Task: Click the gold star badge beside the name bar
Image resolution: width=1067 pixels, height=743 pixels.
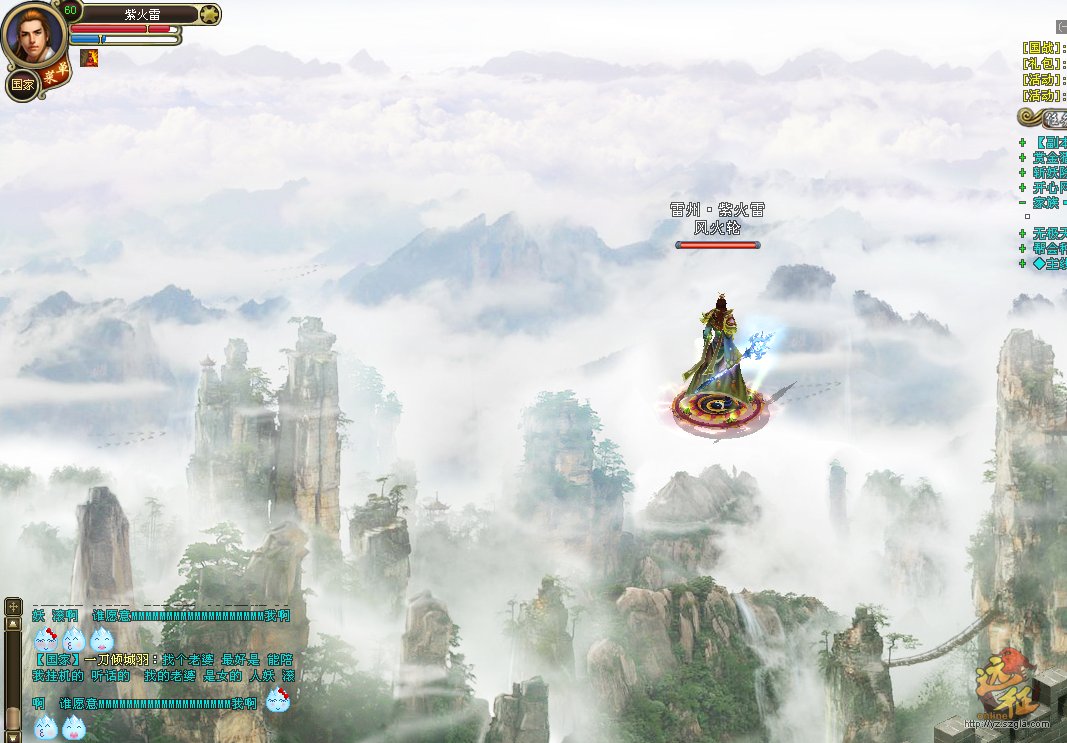Action: click(x=209, y=14)
